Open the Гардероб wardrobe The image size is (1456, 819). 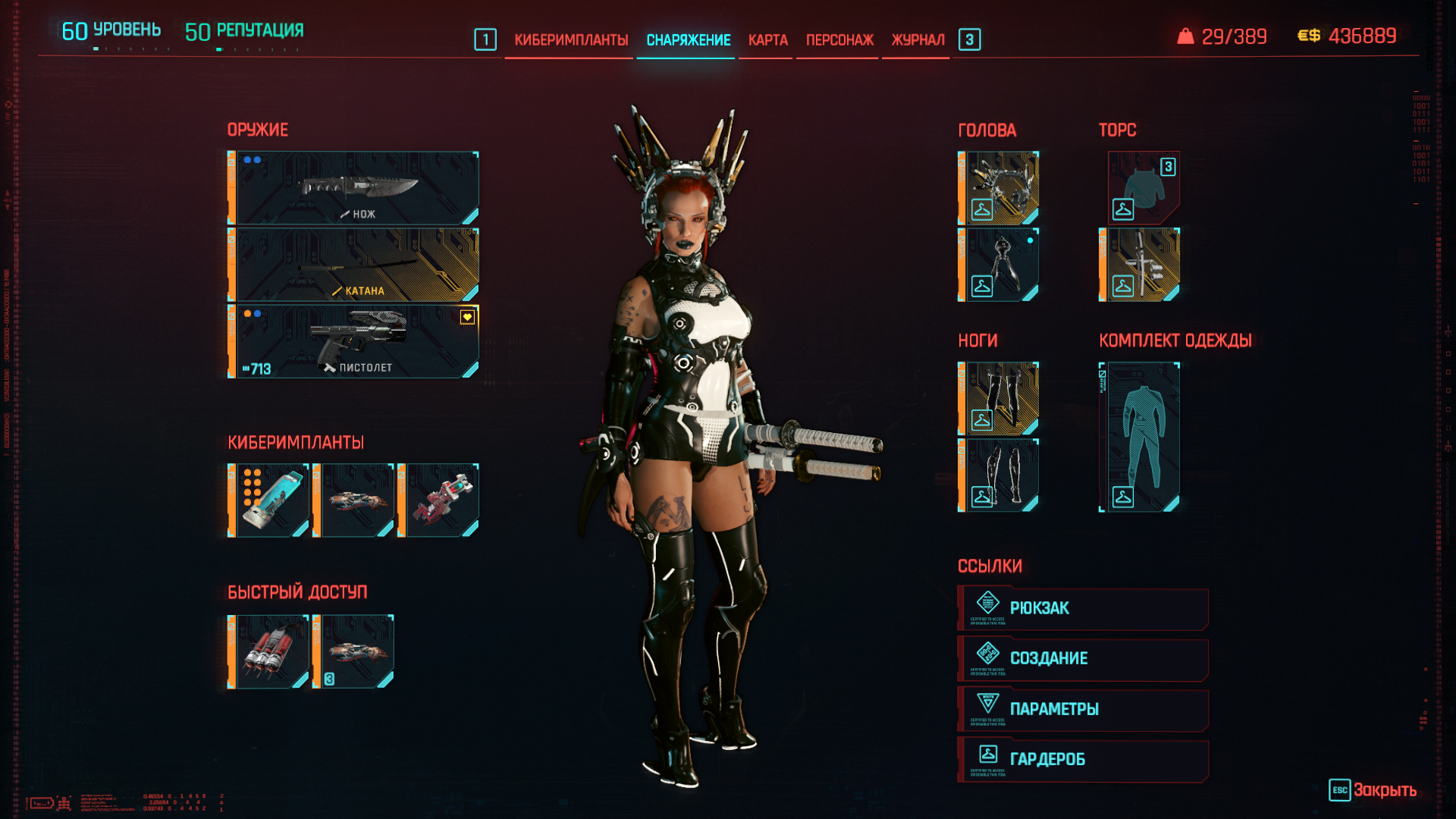point(1083,759)
